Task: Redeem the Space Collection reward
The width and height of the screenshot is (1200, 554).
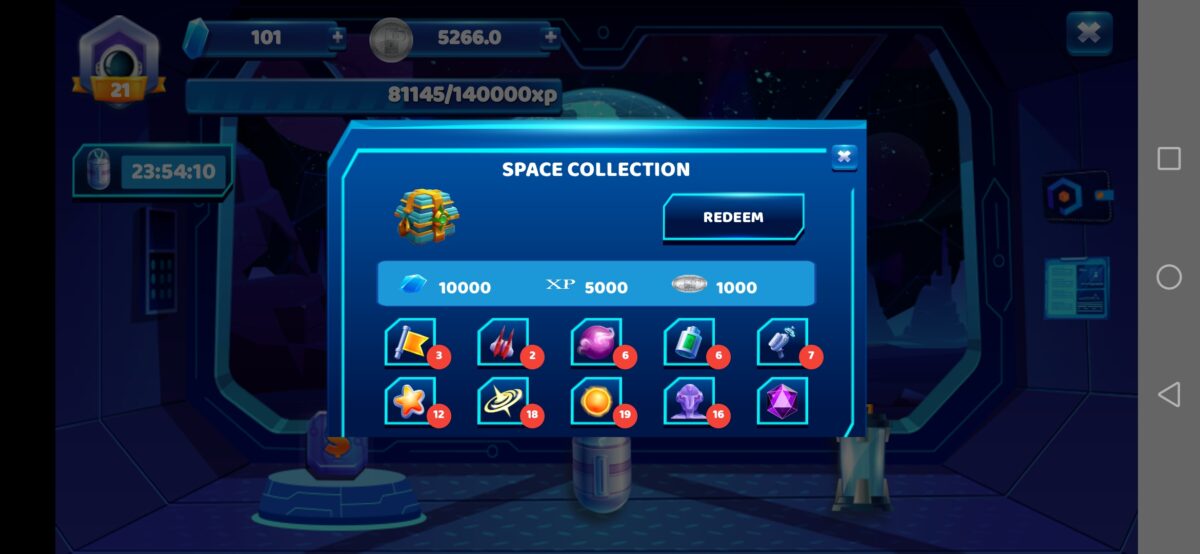Action: (733, 217)
